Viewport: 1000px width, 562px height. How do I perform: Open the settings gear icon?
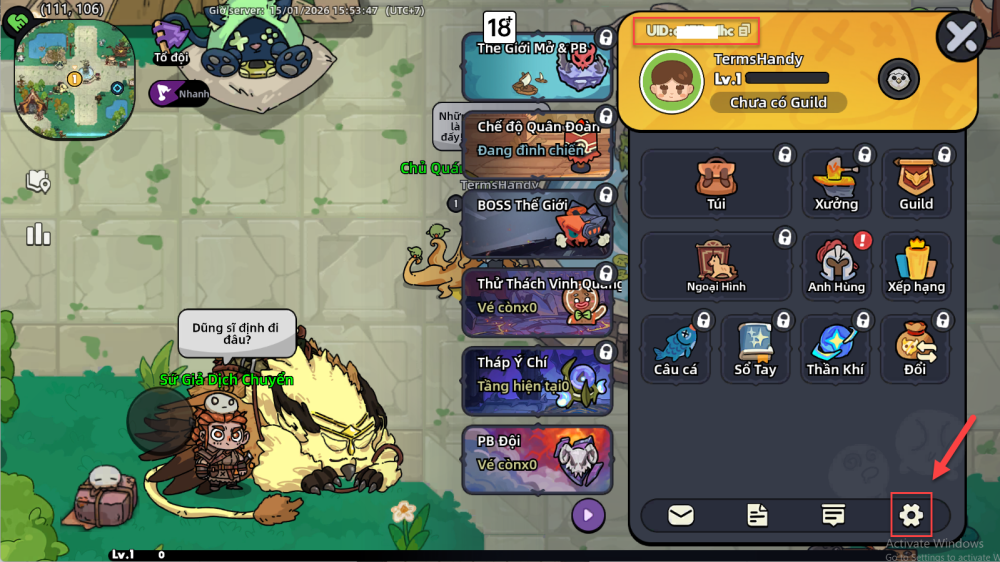pos(911,515)
